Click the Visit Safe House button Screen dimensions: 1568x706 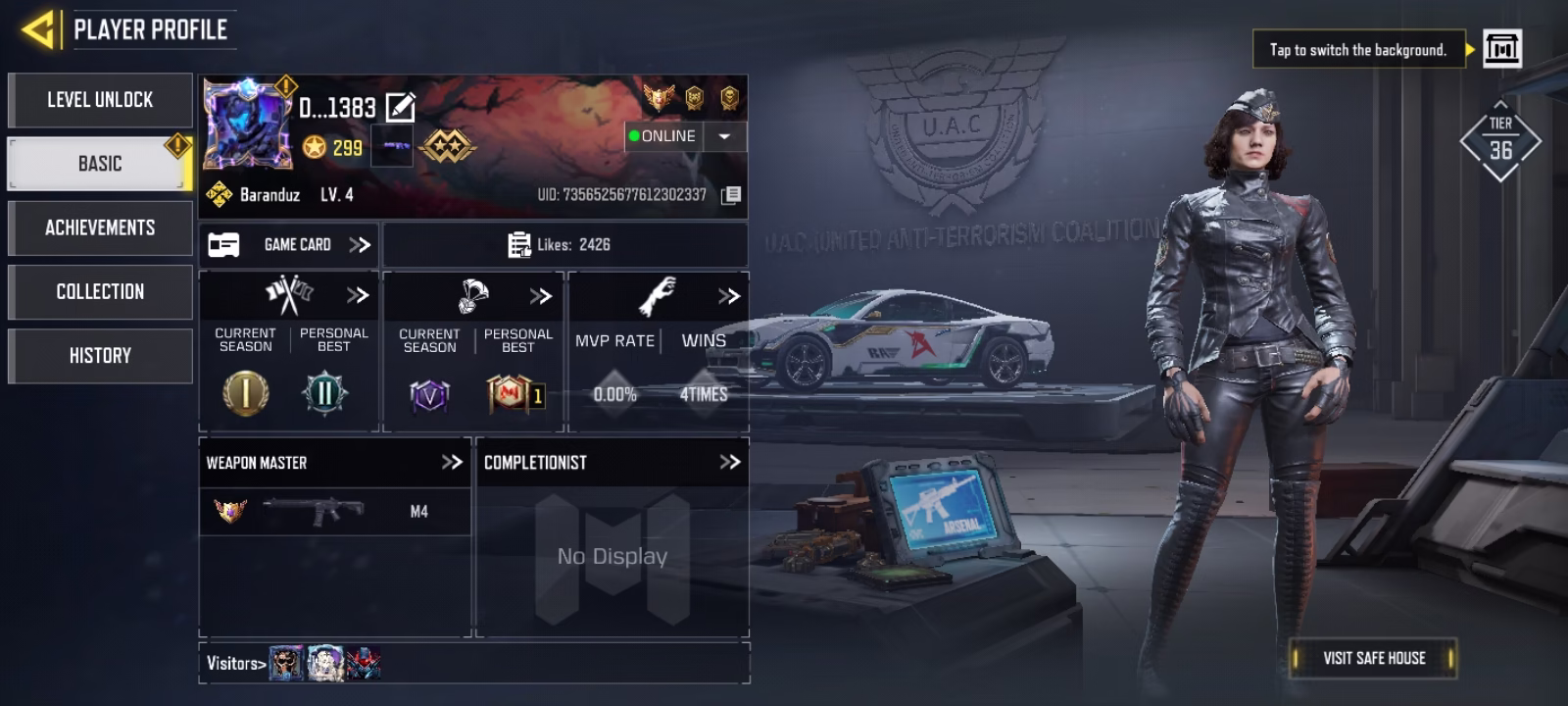coord(1373,658)
